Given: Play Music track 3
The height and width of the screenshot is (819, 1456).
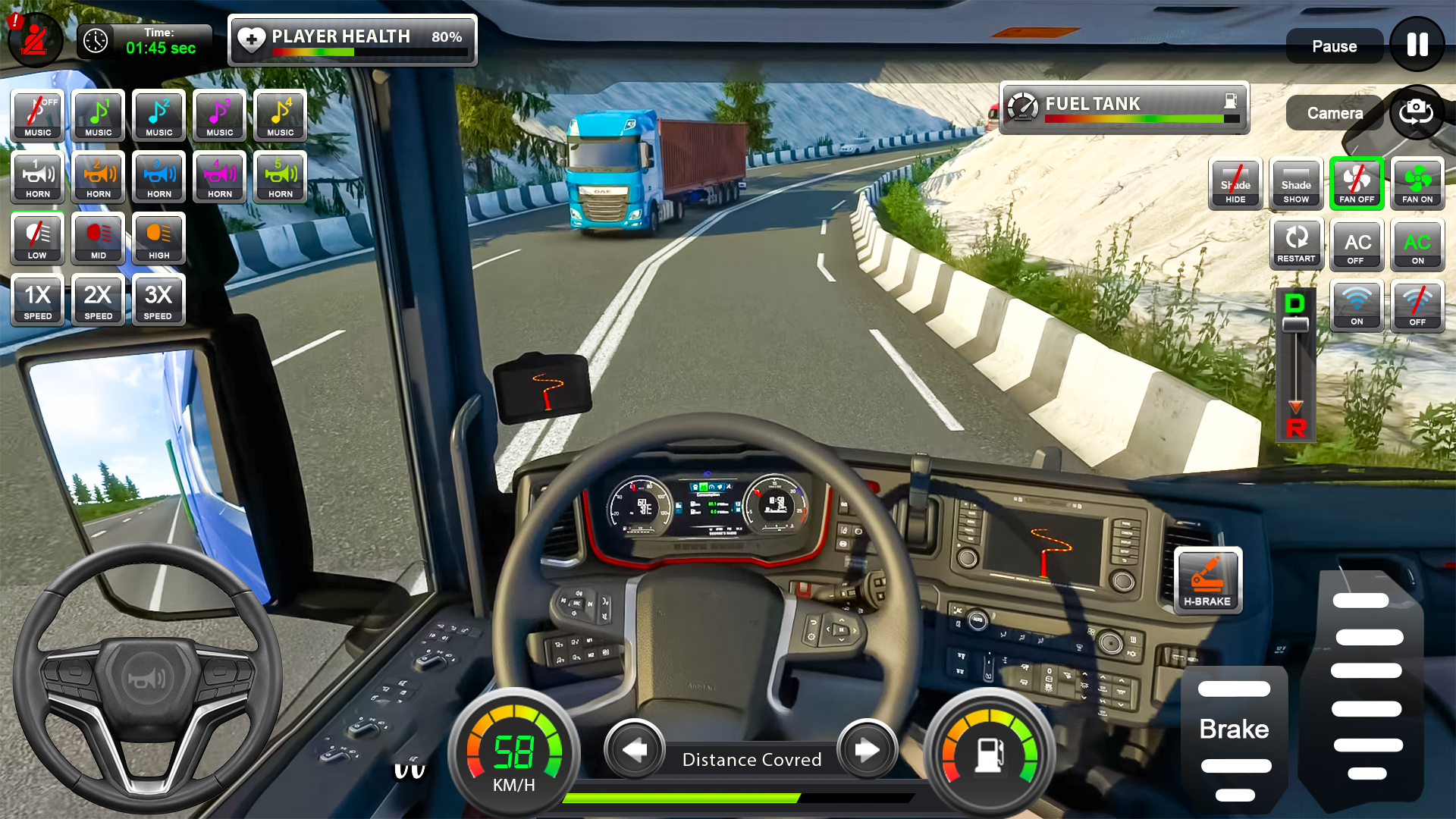Looking at the screenshot, I should 218,115.
